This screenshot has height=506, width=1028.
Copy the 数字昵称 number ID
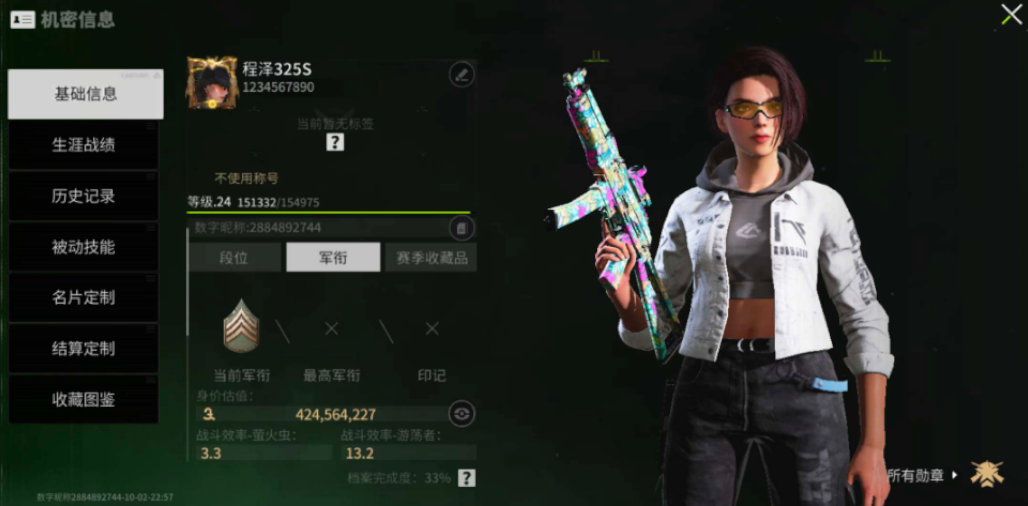[x=460, y=228]
